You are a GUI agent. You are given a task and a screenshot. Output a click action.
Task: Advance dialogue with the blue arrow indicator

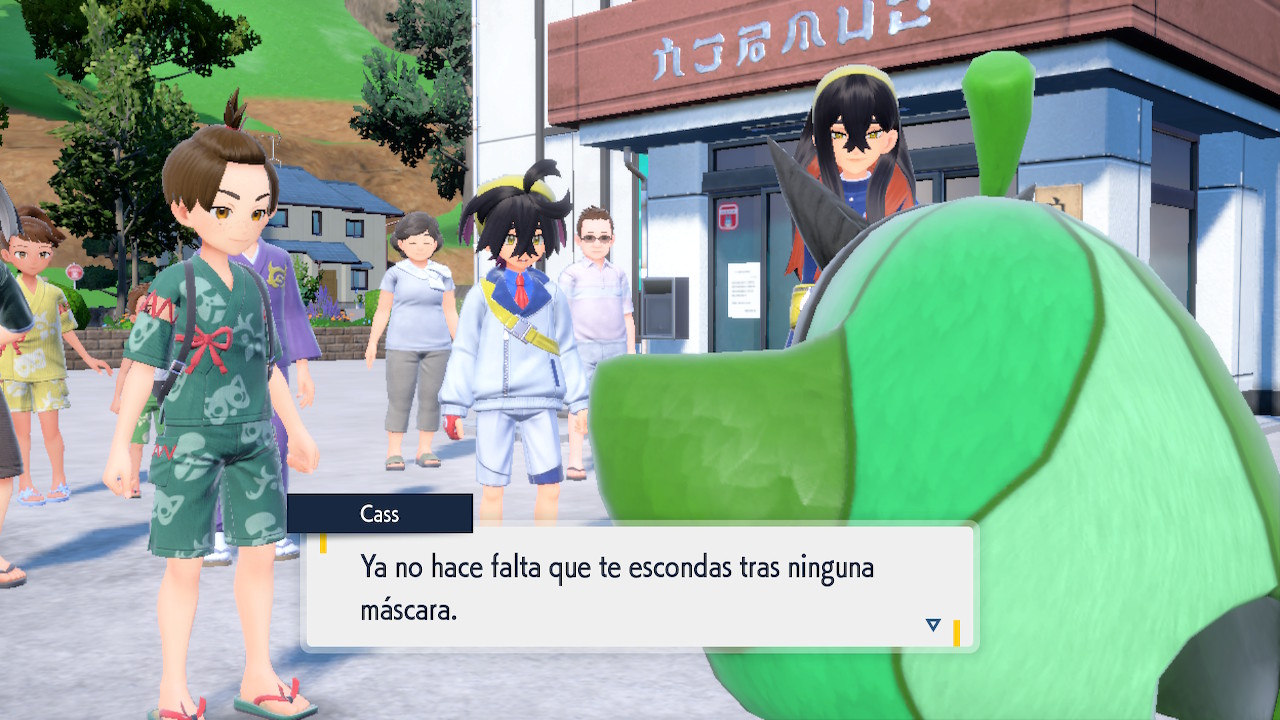[x=933, y=625]
